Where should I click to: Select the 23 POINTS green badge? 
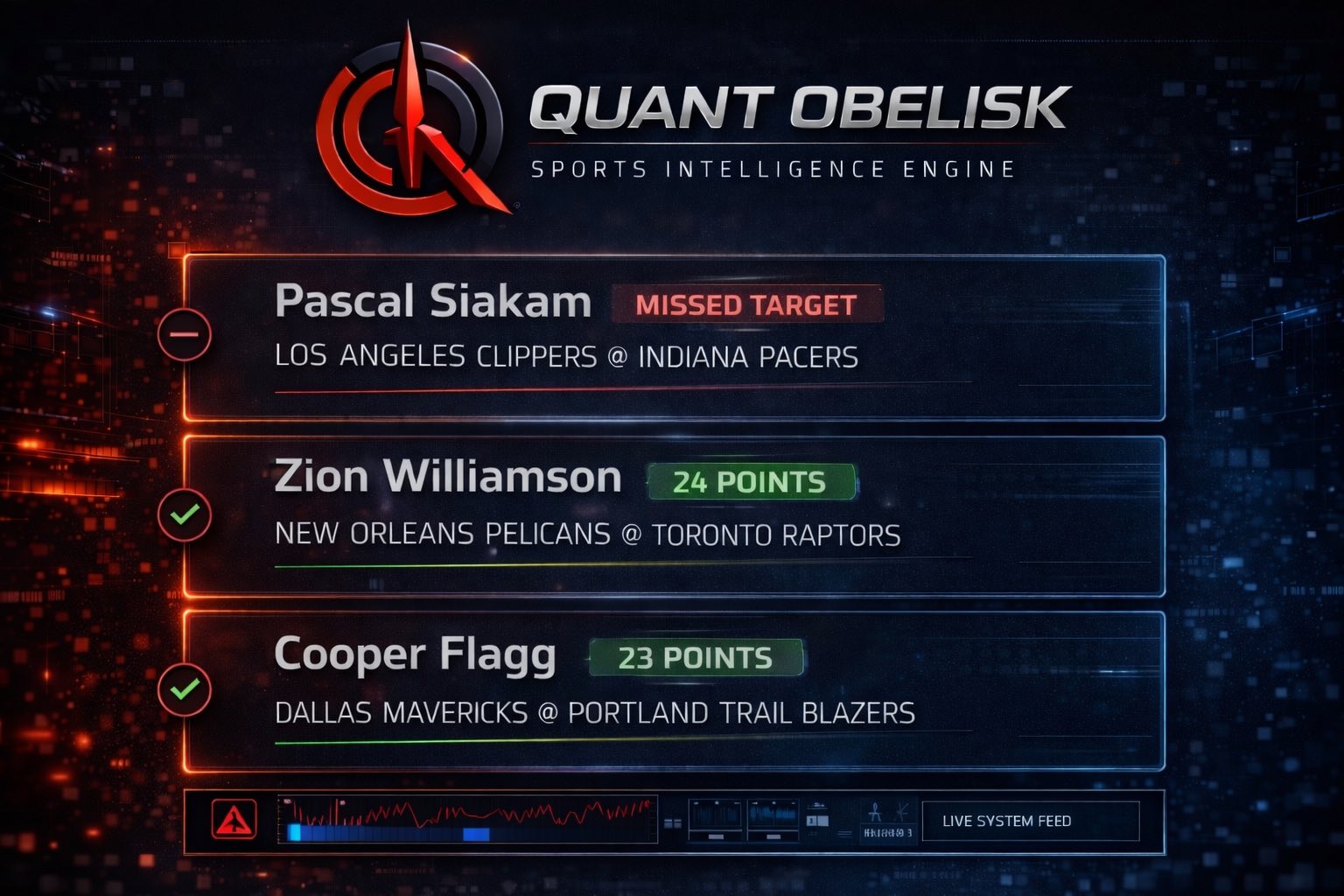click(x=696, y=658)
